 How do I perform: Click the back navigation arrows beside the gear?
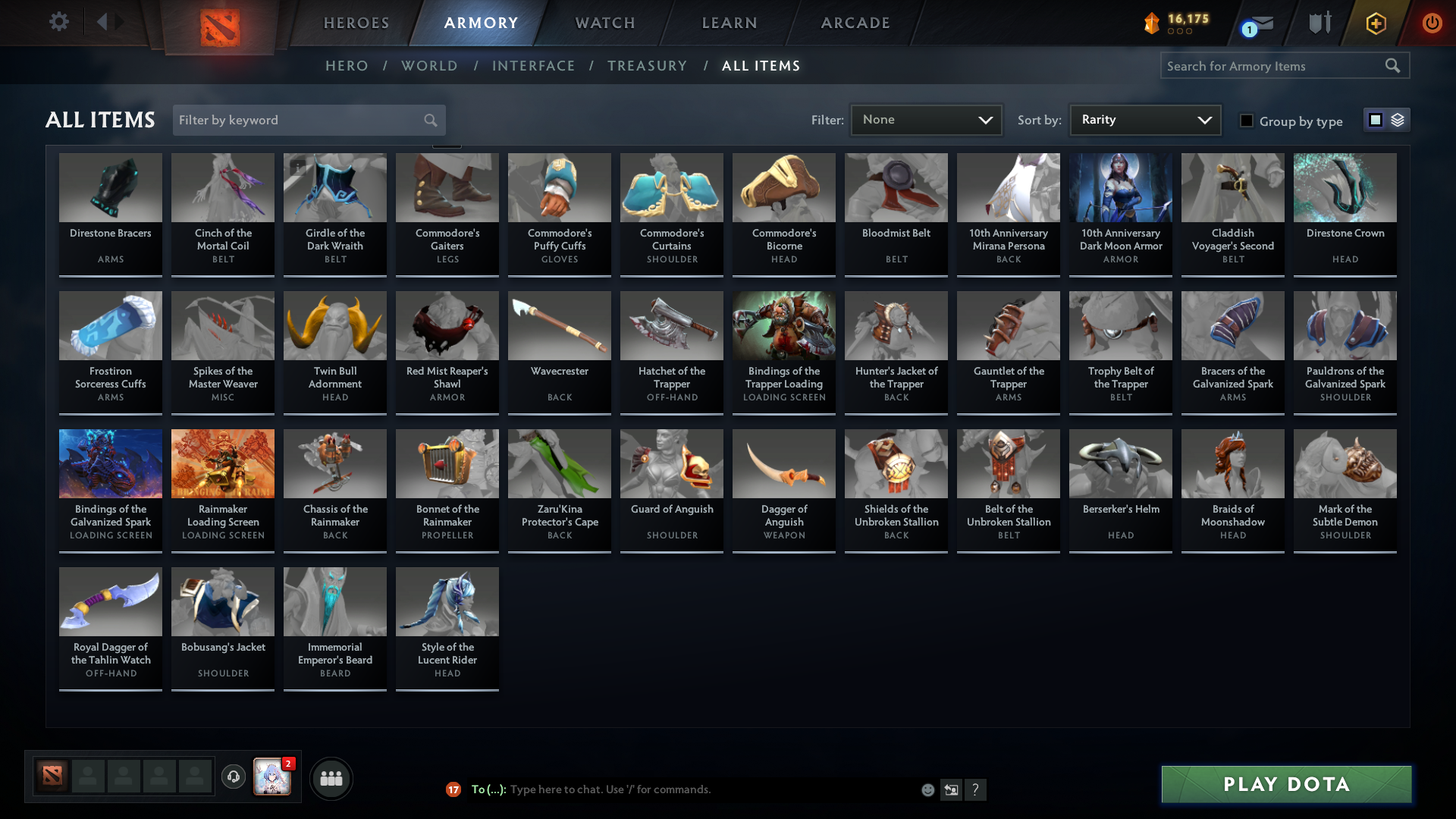click(x=110, y=22)
